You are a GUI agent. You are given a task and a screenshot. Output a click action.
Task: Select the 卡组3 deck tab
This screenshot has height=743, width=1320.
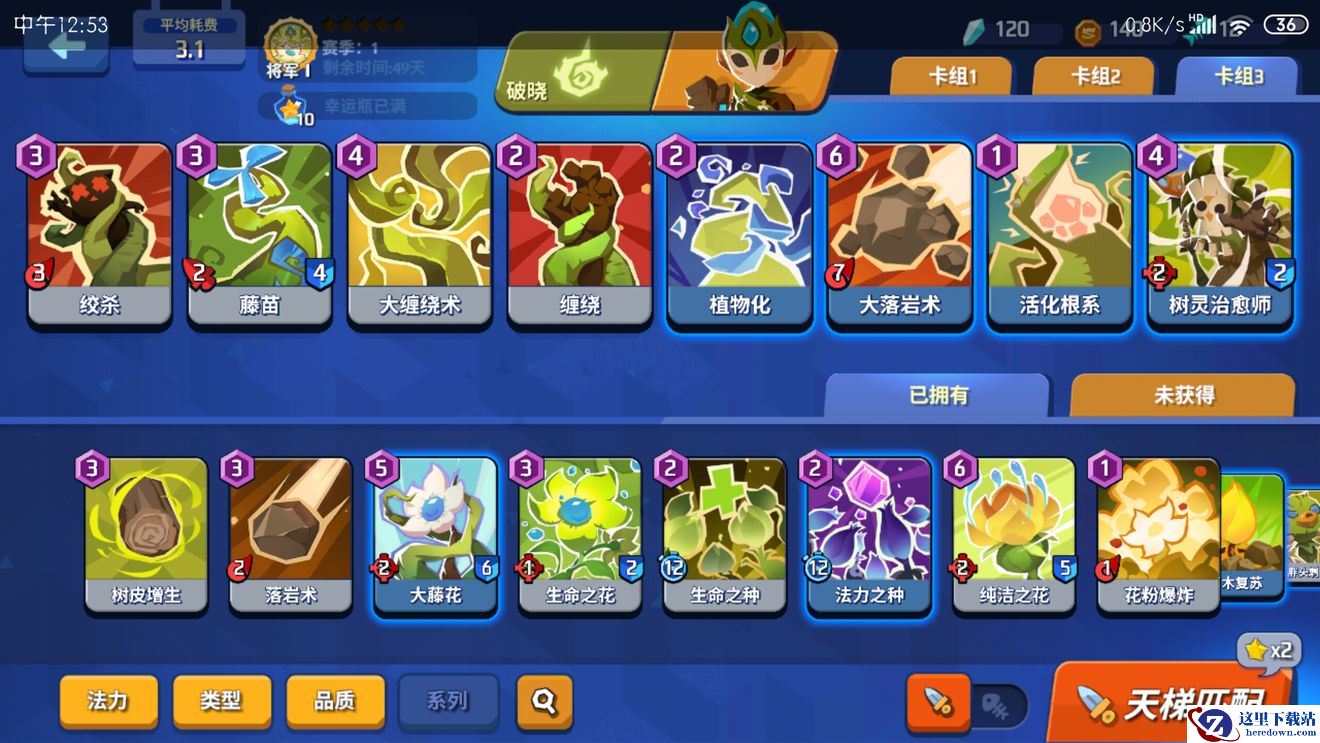tap(1237, 77)
